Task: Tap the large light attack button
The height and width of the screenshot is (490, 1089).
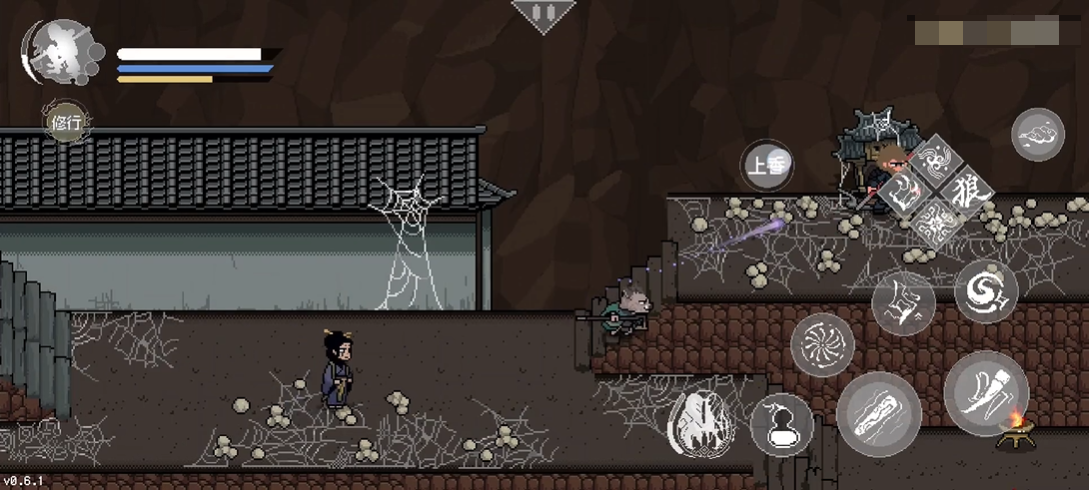Action: tap(985, 392)
